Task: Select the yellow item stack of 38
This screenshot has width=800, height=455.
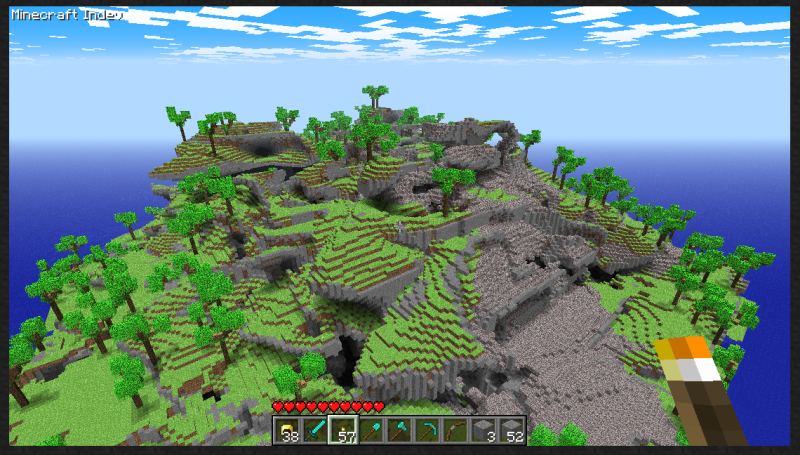Action: [x=289, y=430]
